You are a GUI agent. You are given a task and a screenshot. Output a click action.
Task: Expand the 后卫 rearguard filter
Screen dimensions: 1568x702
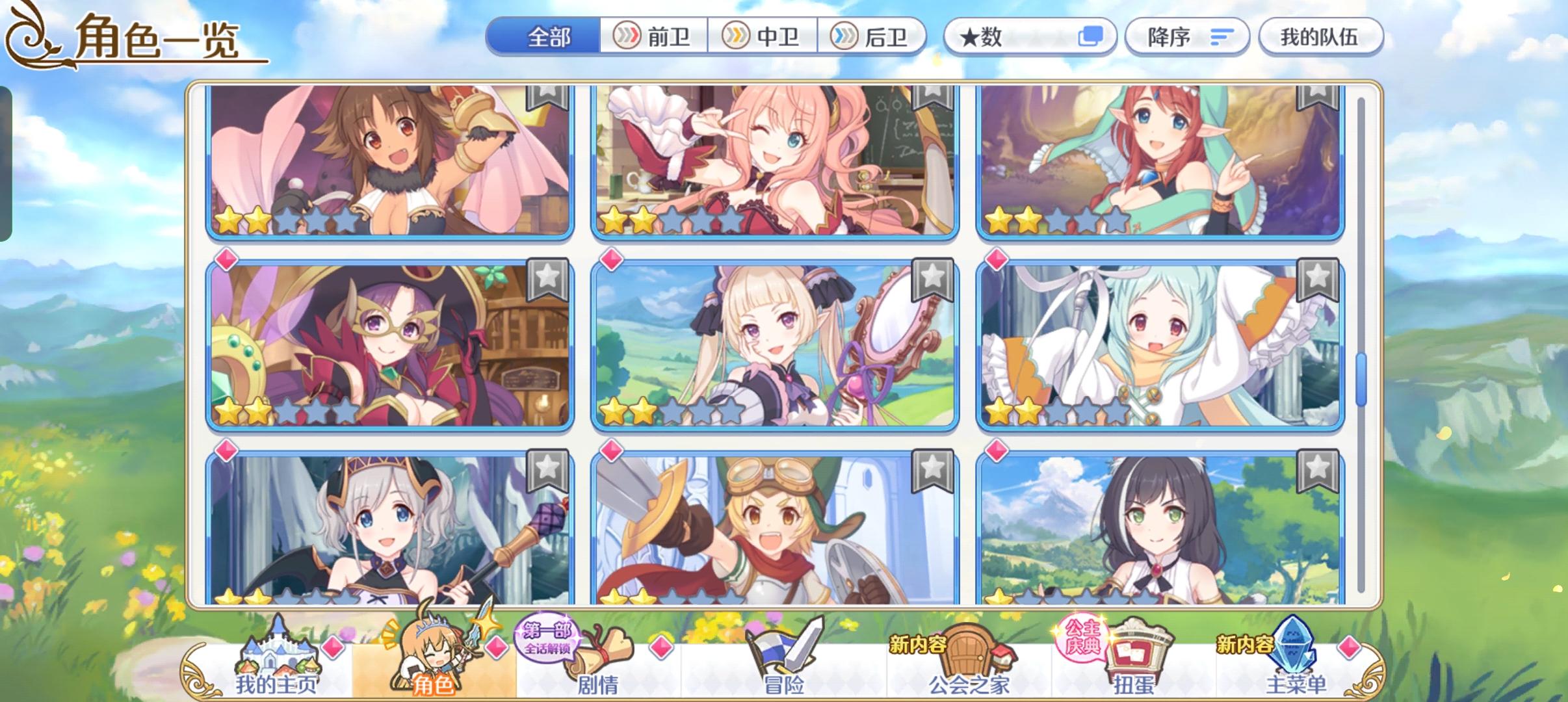pyautogui.click(x=874, y=36)
